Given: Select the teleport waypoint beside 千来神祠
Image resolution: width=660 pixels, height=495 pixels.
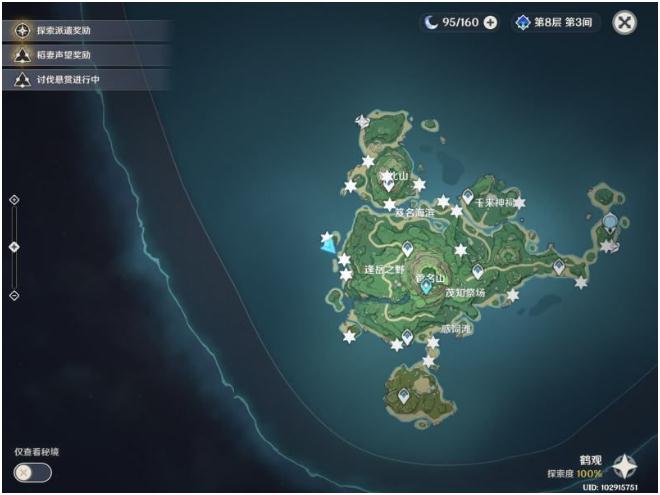Looking at the screenshot, I should (467, 196).
